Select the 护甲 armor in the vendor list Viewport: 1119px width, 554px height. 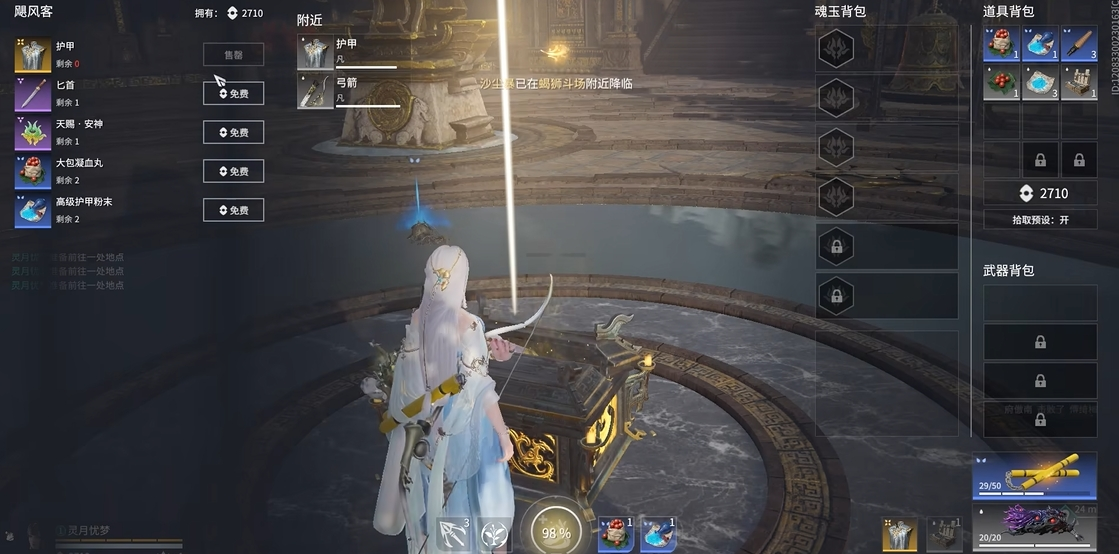(x=32, y=55)
